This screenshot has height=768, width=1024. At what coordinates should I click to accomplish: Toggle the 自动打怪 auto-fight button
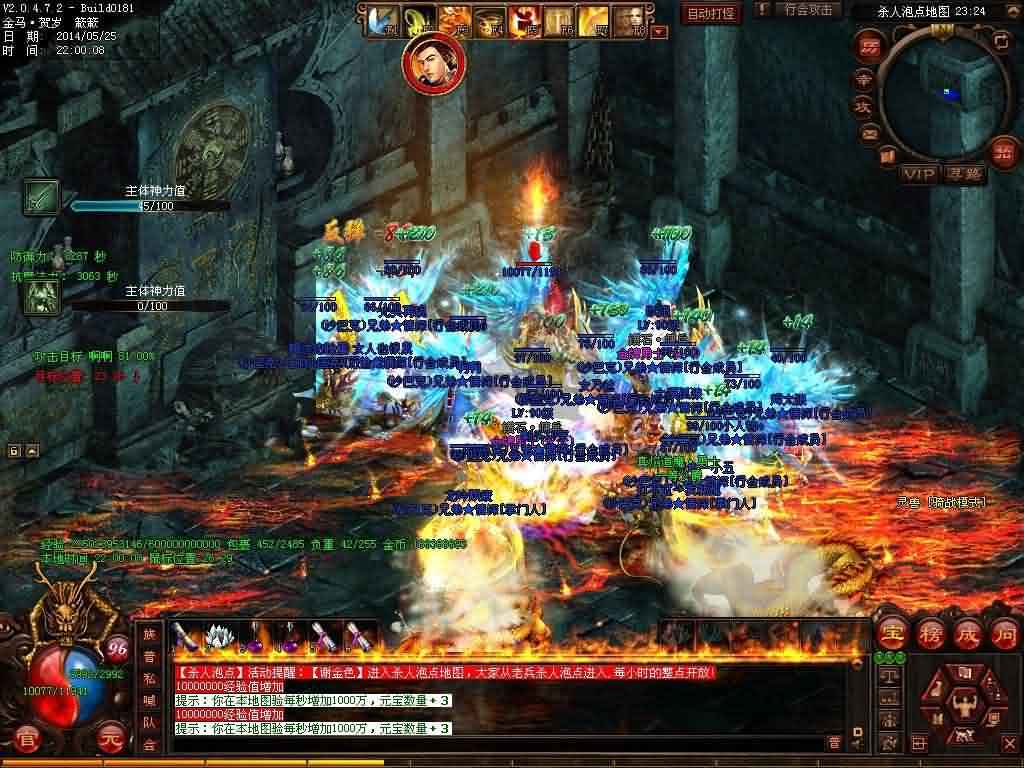click(711, 13)
